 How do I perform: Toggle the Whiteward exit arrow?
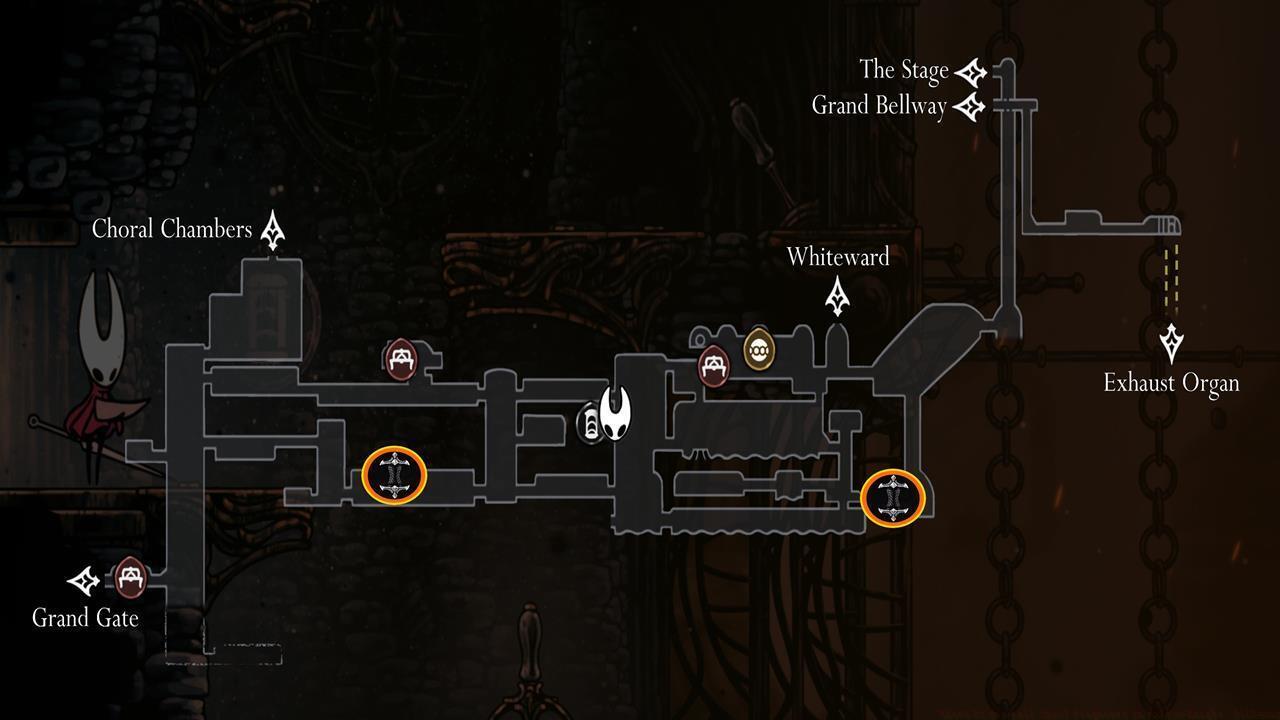pyautogui.click(x=836, y=295)
